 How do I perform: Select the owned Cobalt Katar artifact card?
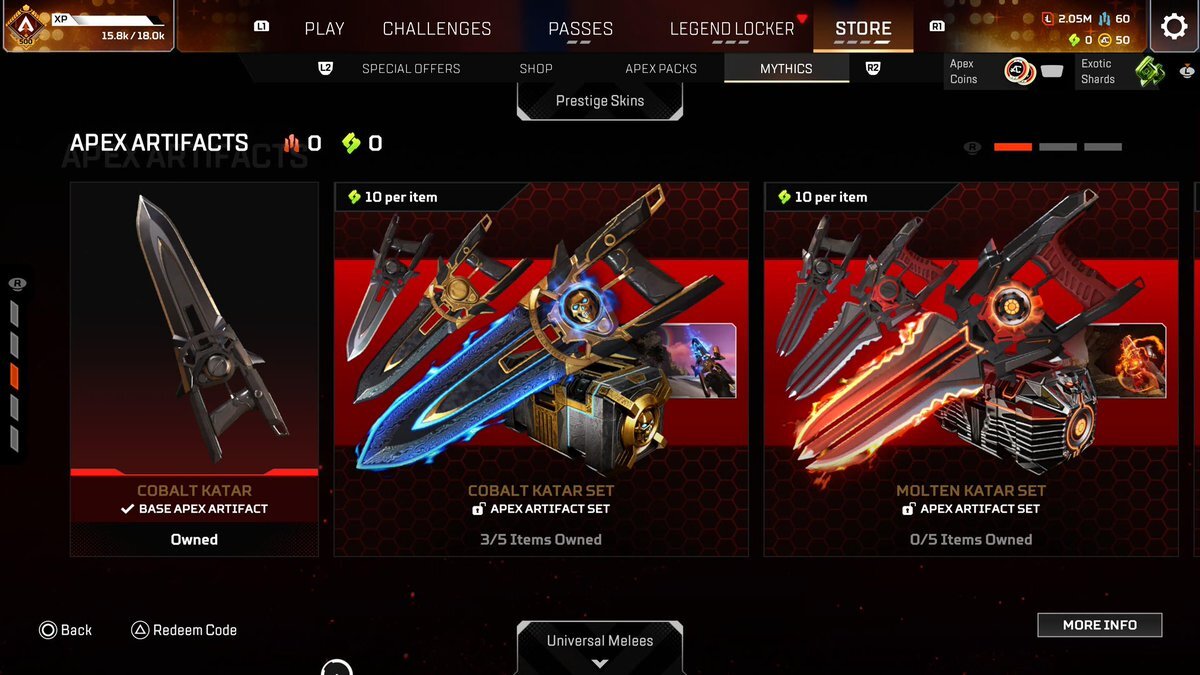pos(194,368)
